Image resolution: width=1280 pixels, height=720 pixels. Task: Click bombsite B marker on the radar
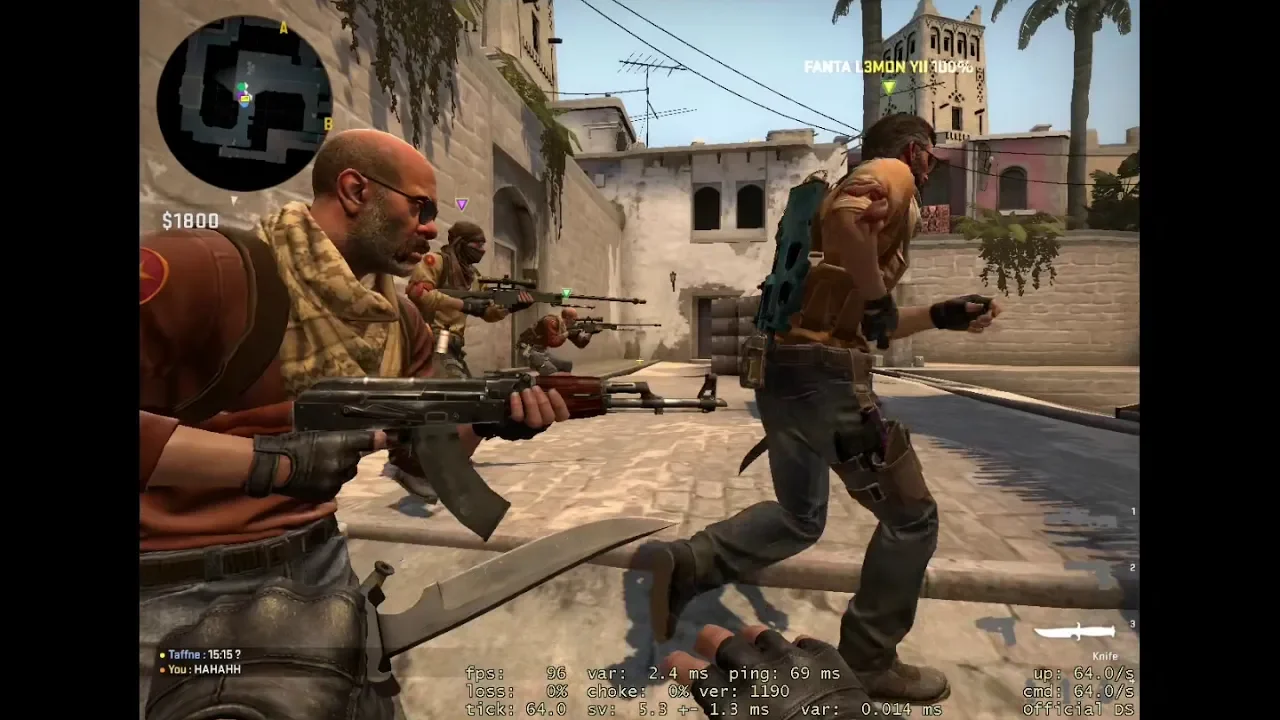click(327, 124)
